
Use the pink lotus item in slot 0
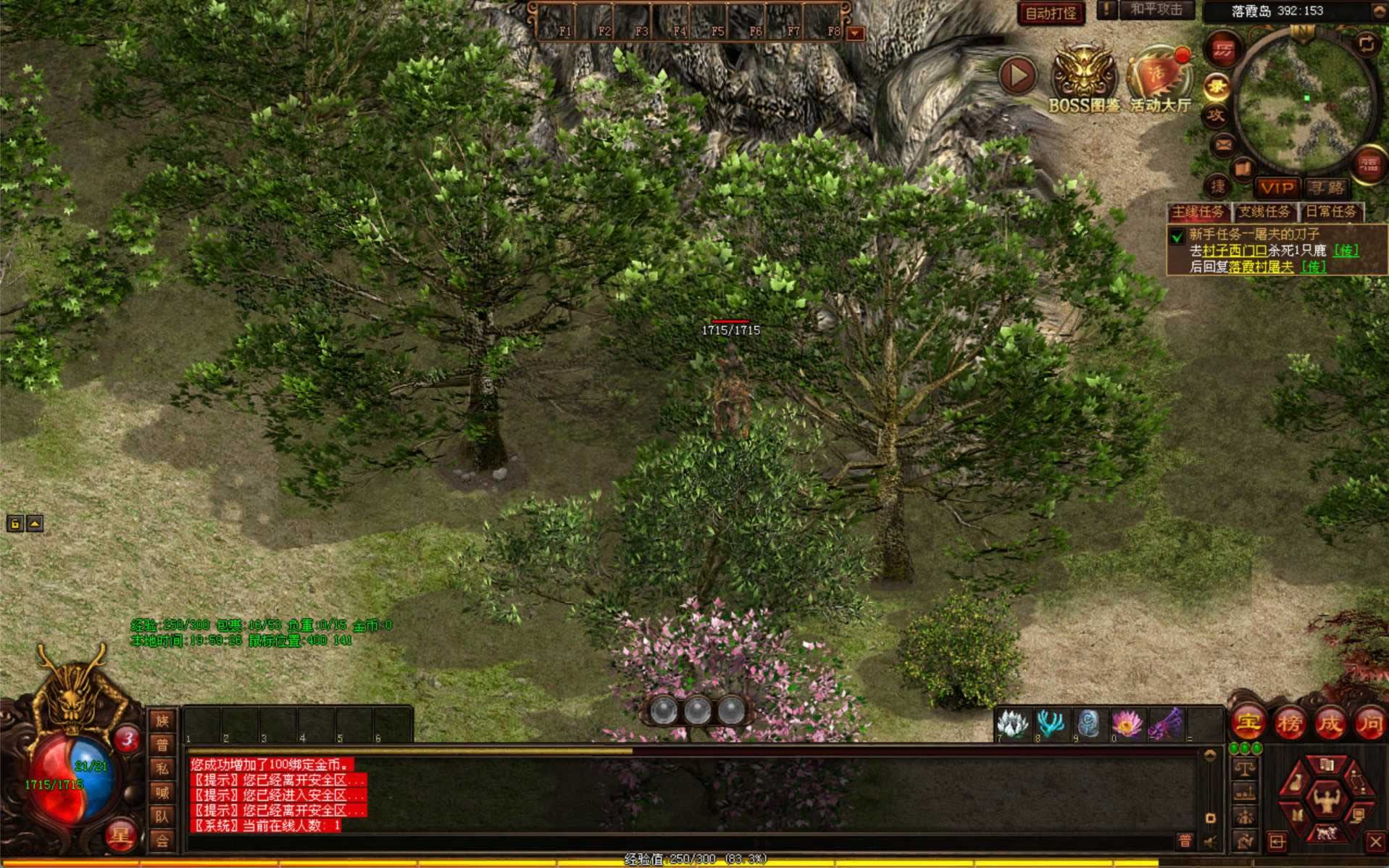coord(1126,724)
